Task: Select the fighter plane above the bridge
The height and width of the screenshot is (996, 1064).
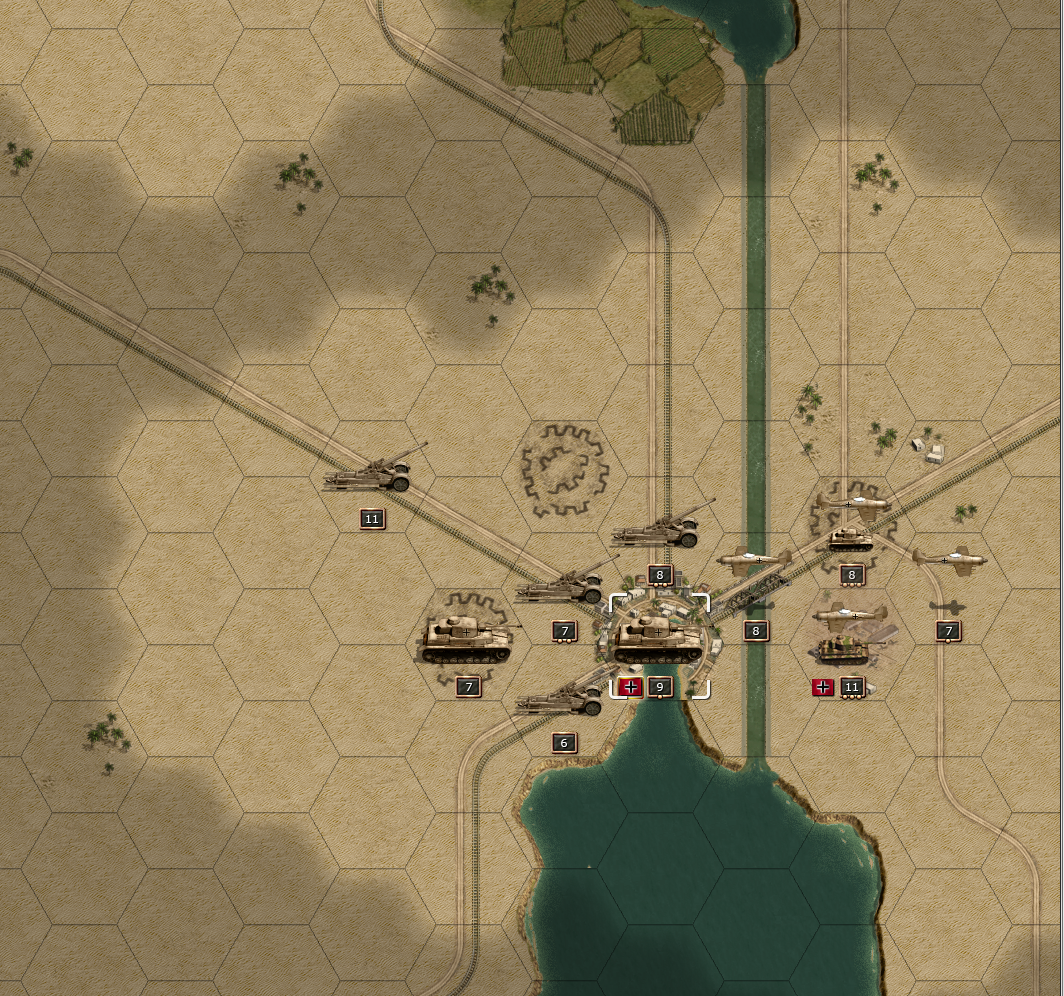Action: coord(754,562)
